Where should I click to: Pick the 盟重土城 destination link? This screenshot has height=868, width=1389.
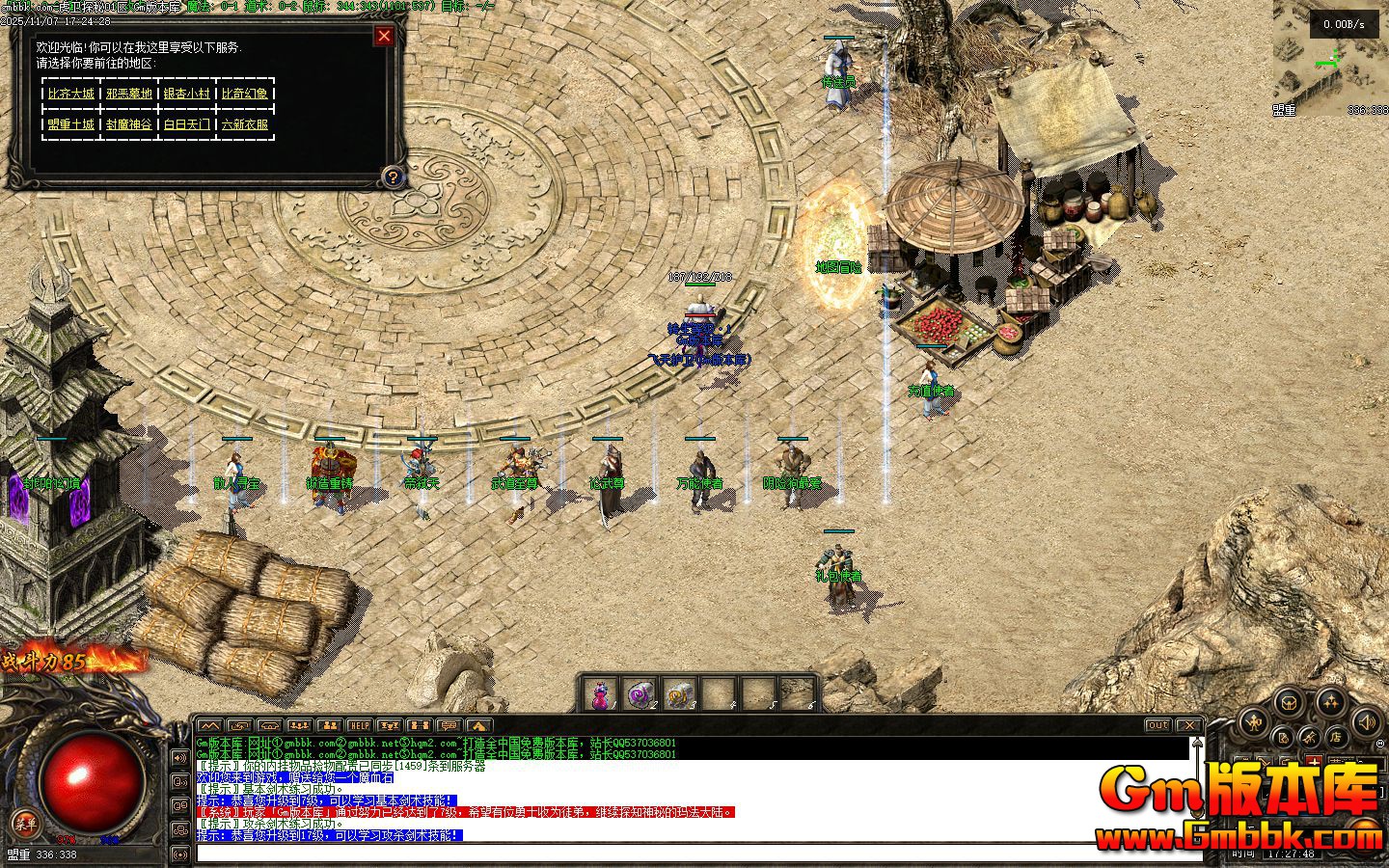tap(71, 124)
